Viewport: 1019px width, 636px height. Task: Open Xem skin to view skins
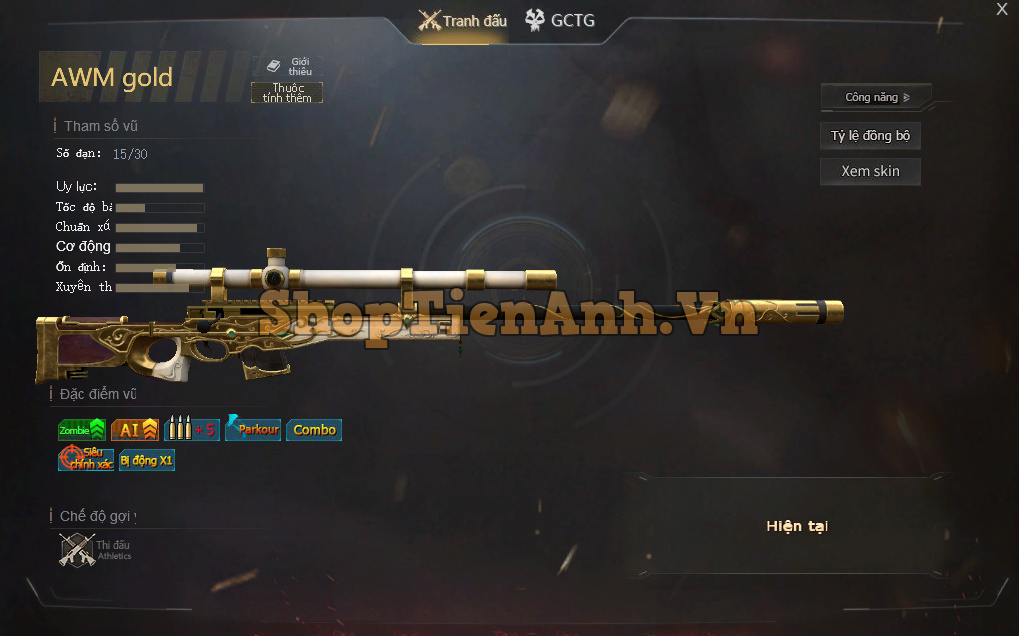(x=870, y=171)
